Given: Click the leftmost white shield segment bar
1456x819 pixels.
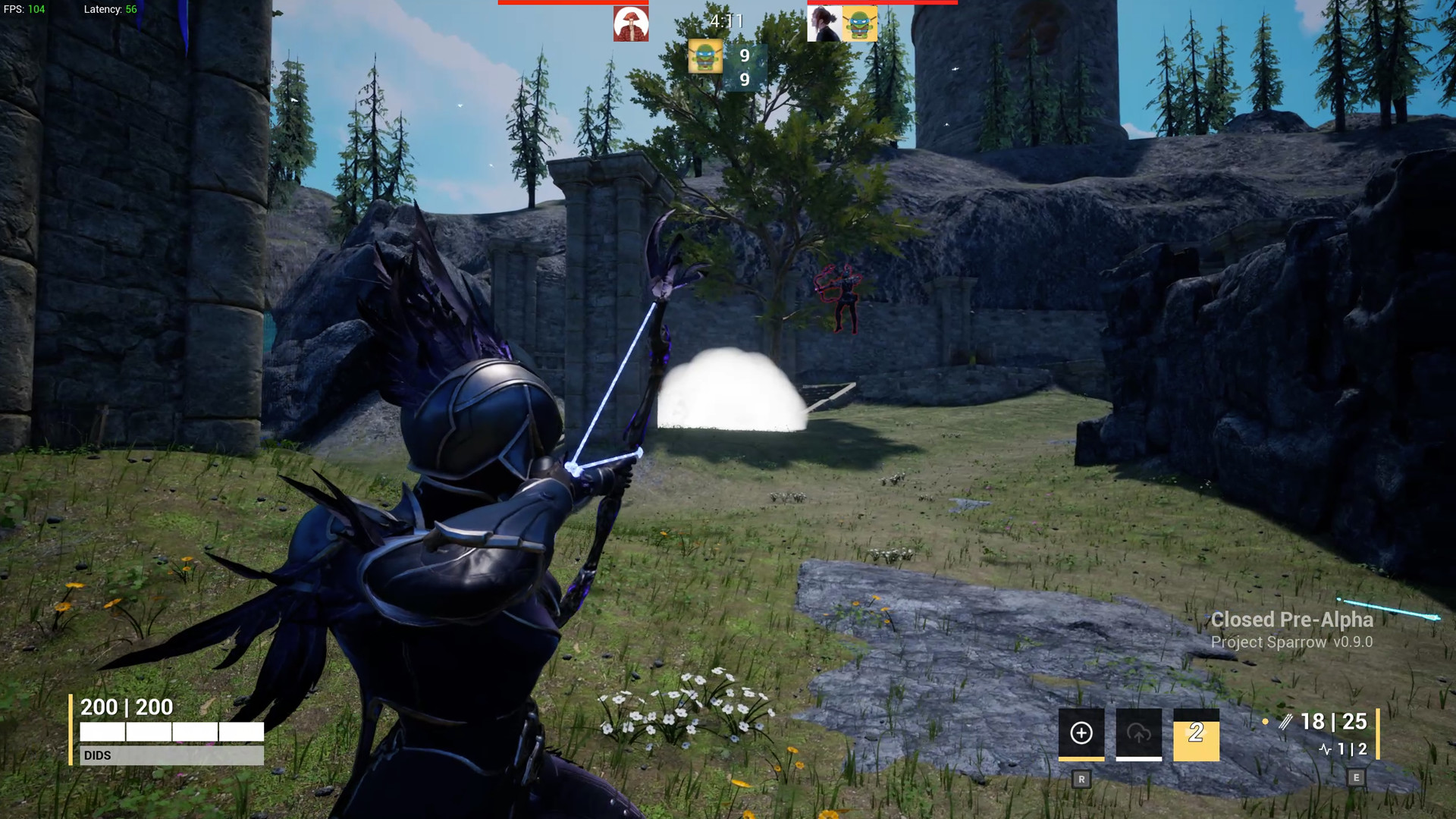Looking at the screenshot, I should click(102, 731).
